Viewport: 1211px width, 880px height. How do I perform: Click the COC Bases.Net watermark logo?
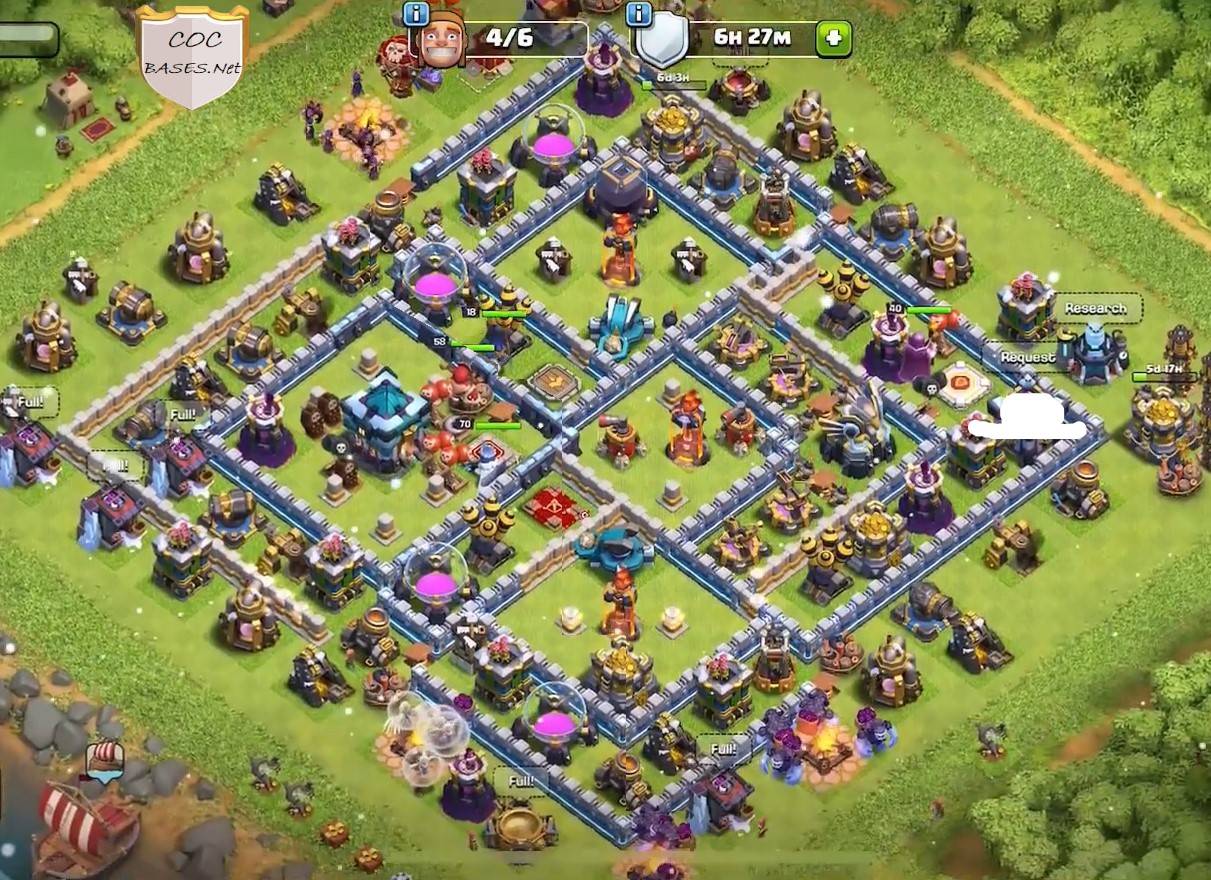(x=191, y=55)
